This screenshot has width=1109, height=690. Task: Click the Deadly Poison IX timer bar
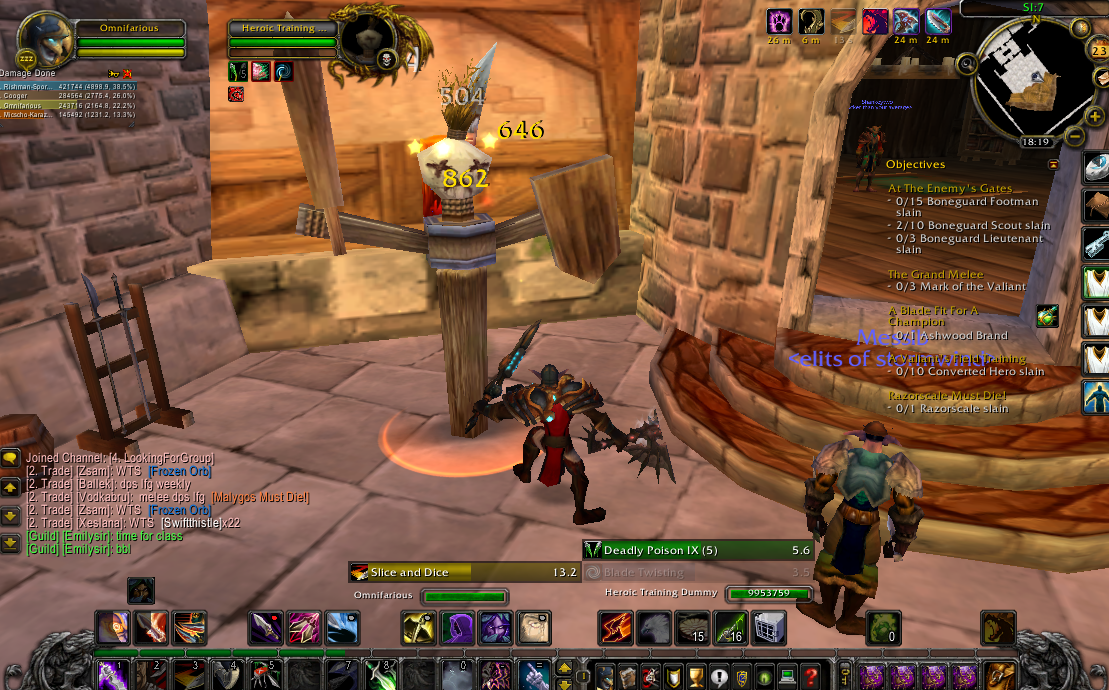(698, 550)
